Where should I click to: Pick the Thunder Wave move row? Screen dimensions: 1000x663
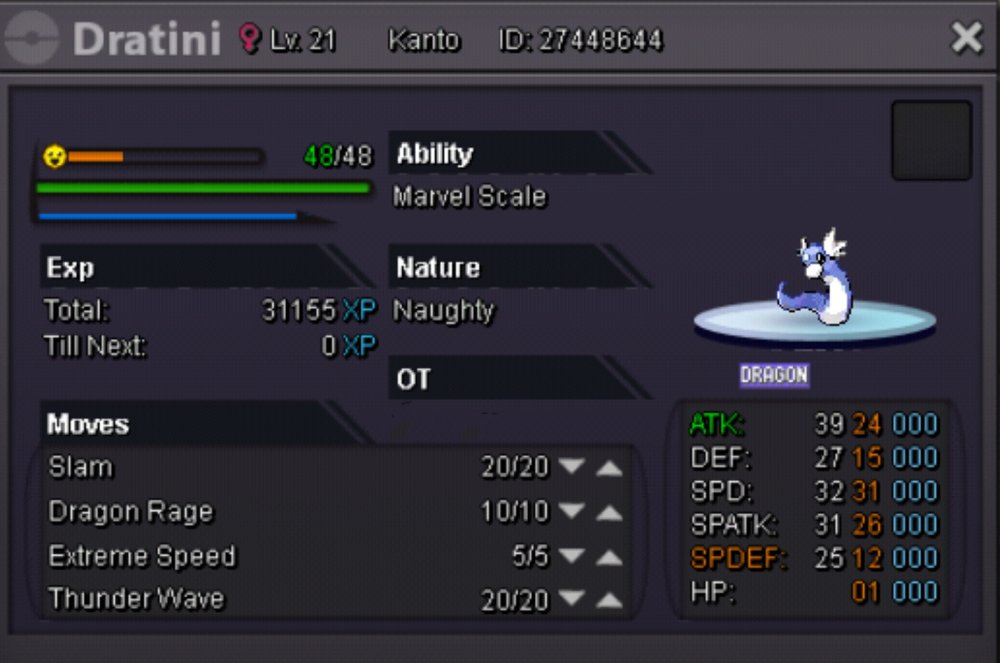[x=136, y=599]
